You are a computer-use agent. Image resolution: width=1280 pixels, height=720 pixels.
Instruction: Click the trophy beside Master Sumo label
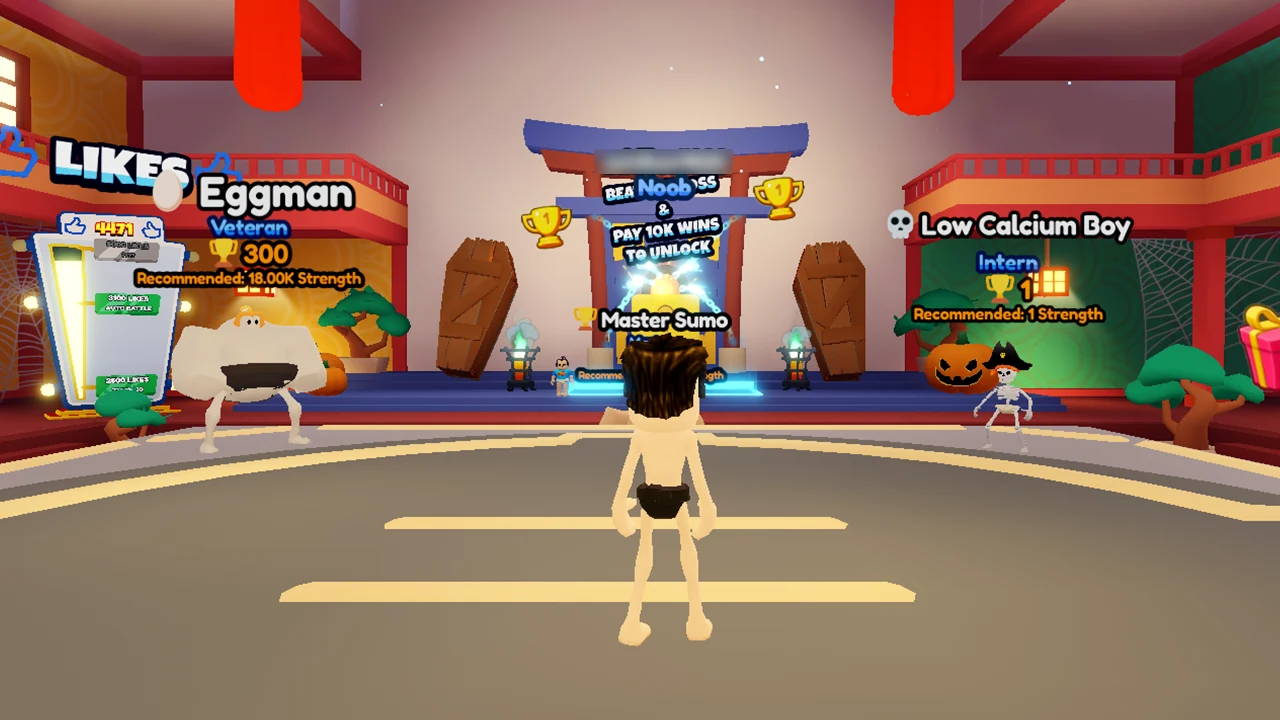point(583,317)
